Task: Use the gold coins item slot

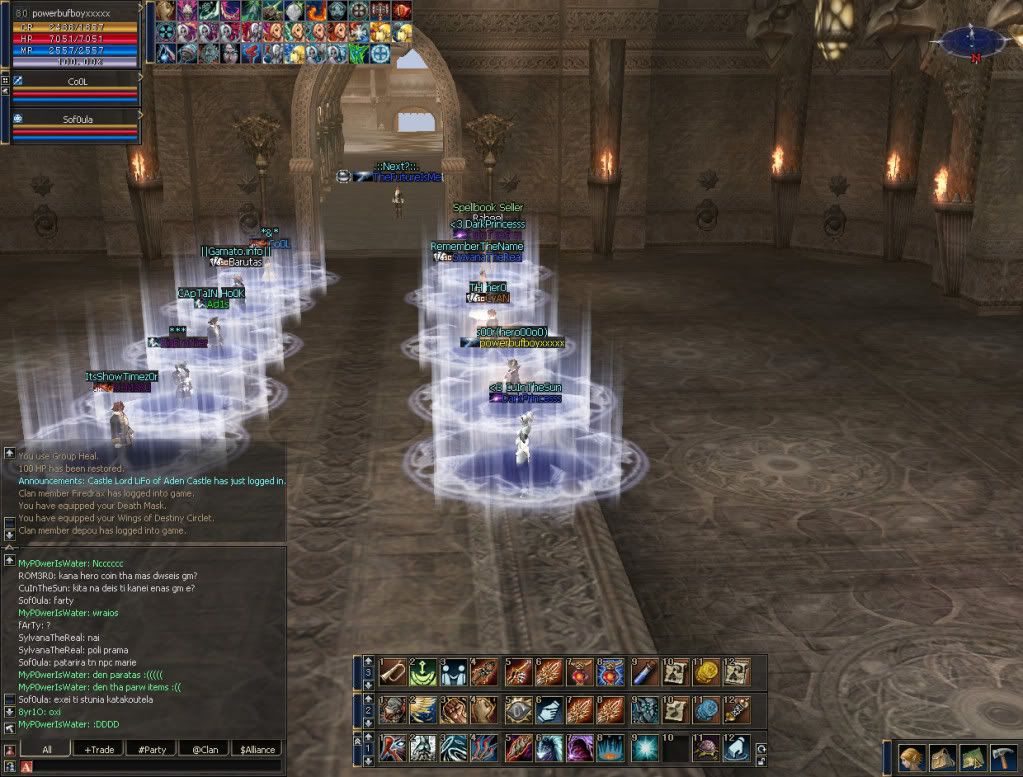Action: [x=705, y=670]
